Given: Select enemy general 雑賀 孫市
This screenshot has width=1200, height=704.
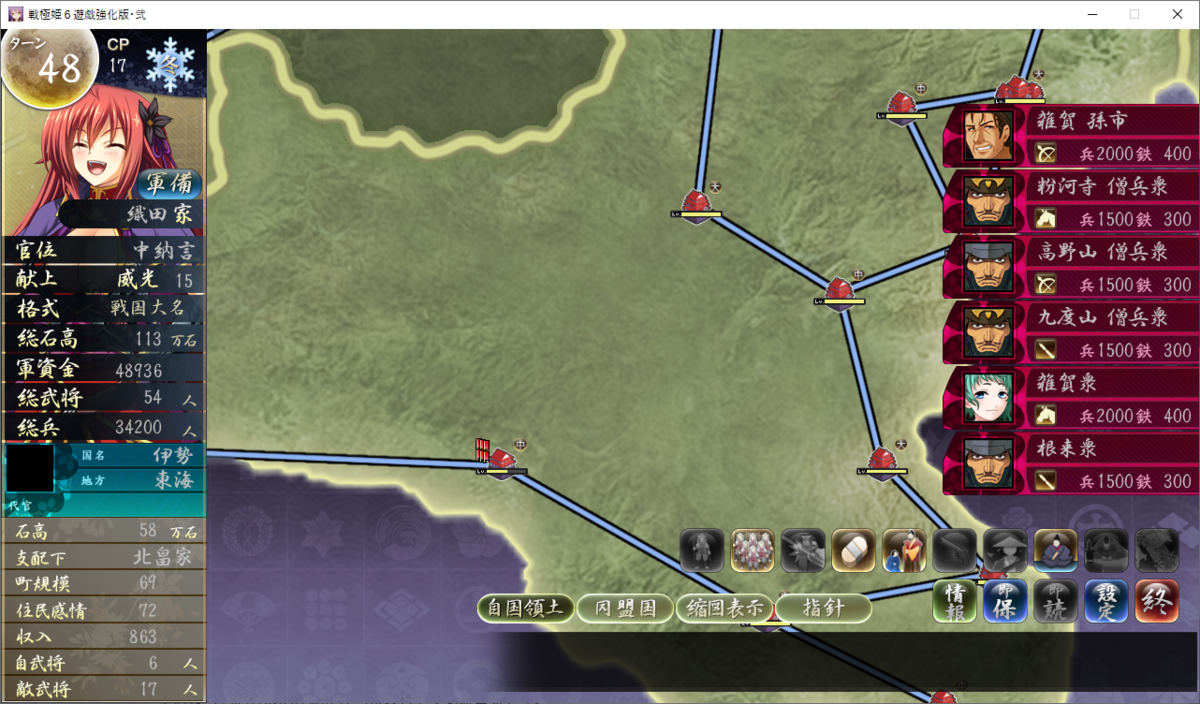Looking at the screenshot, I should coord(1070,136).
